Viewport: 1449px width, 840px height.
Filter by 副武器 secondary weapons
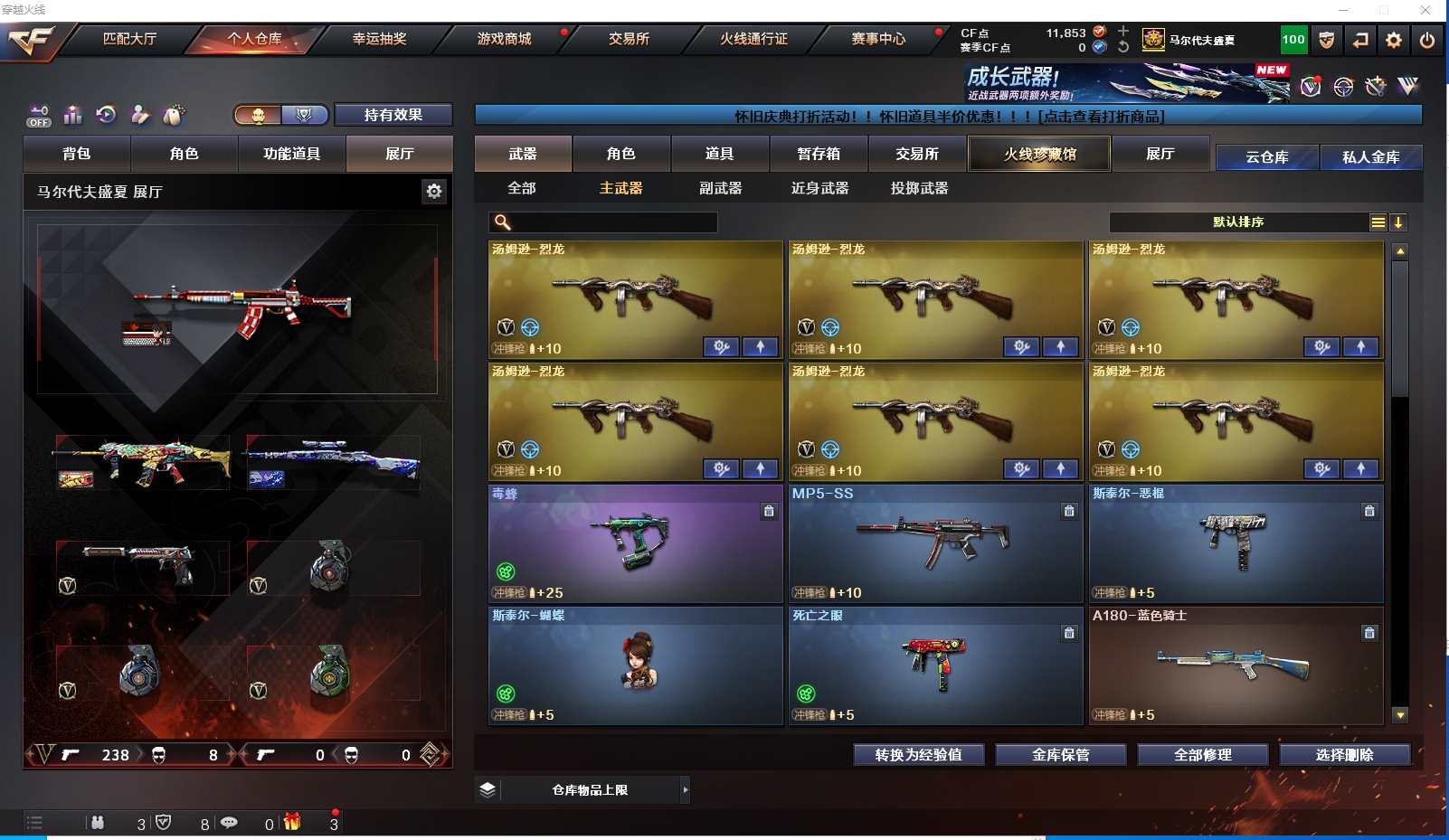coord(720,188)
